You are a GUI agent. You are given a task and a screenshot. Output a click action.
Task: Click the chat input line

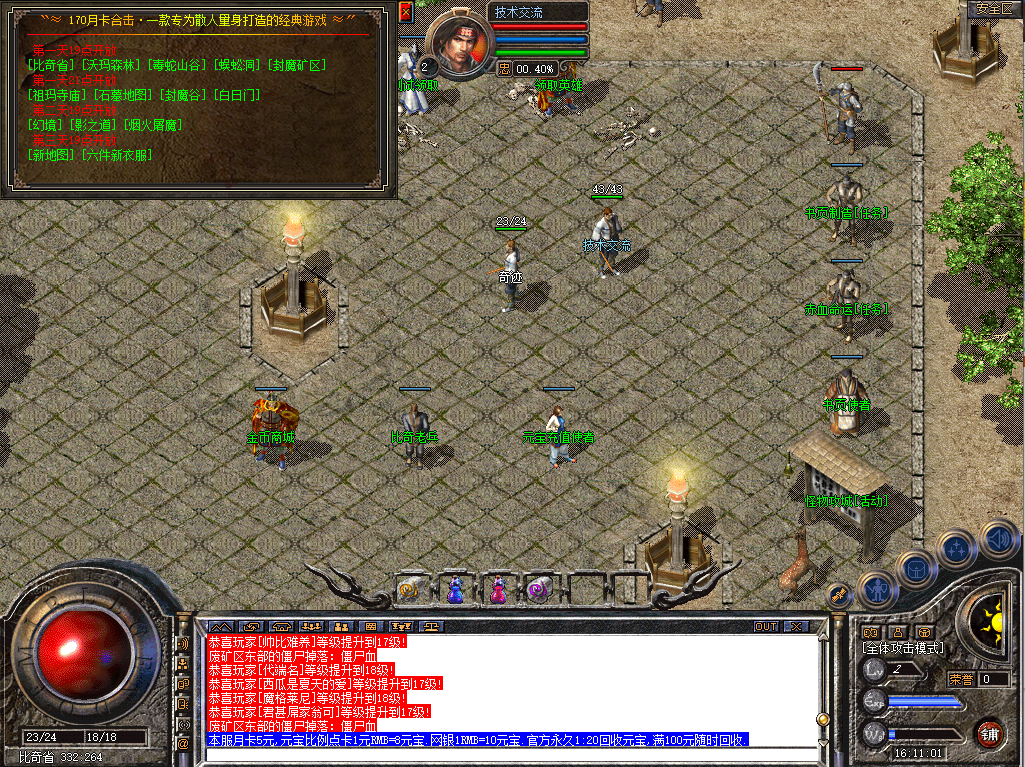[x=500, y=754]
